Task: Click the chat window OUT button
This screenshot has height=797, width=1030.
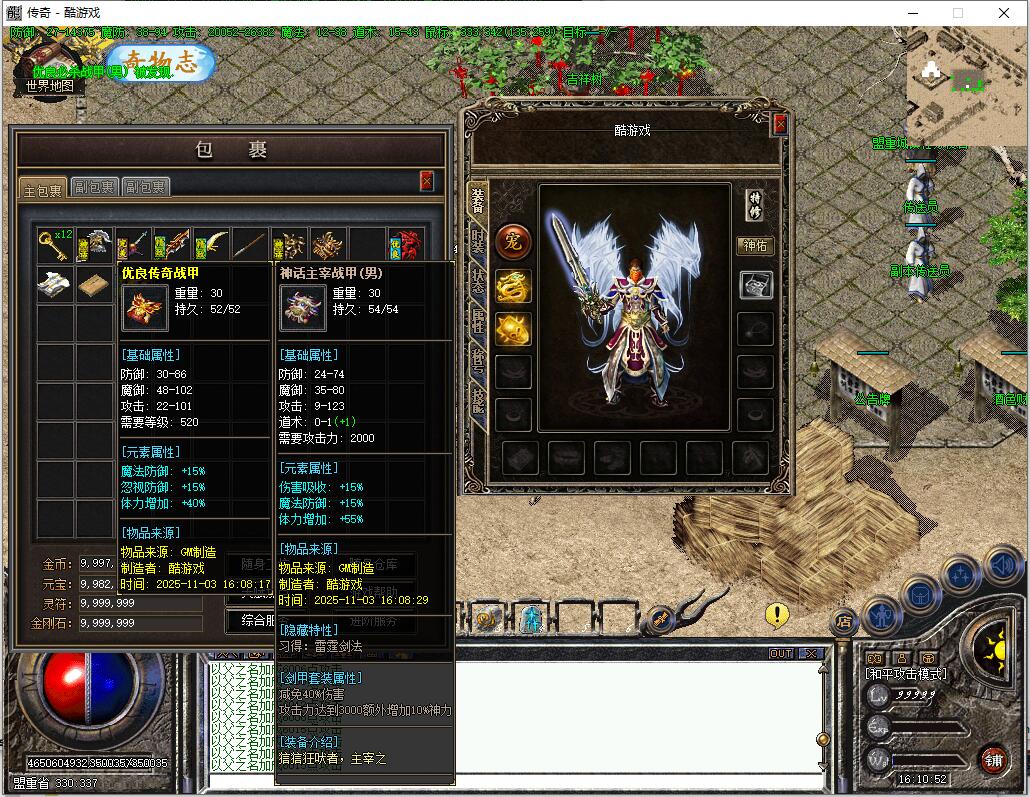Action: tap(781, 654)
